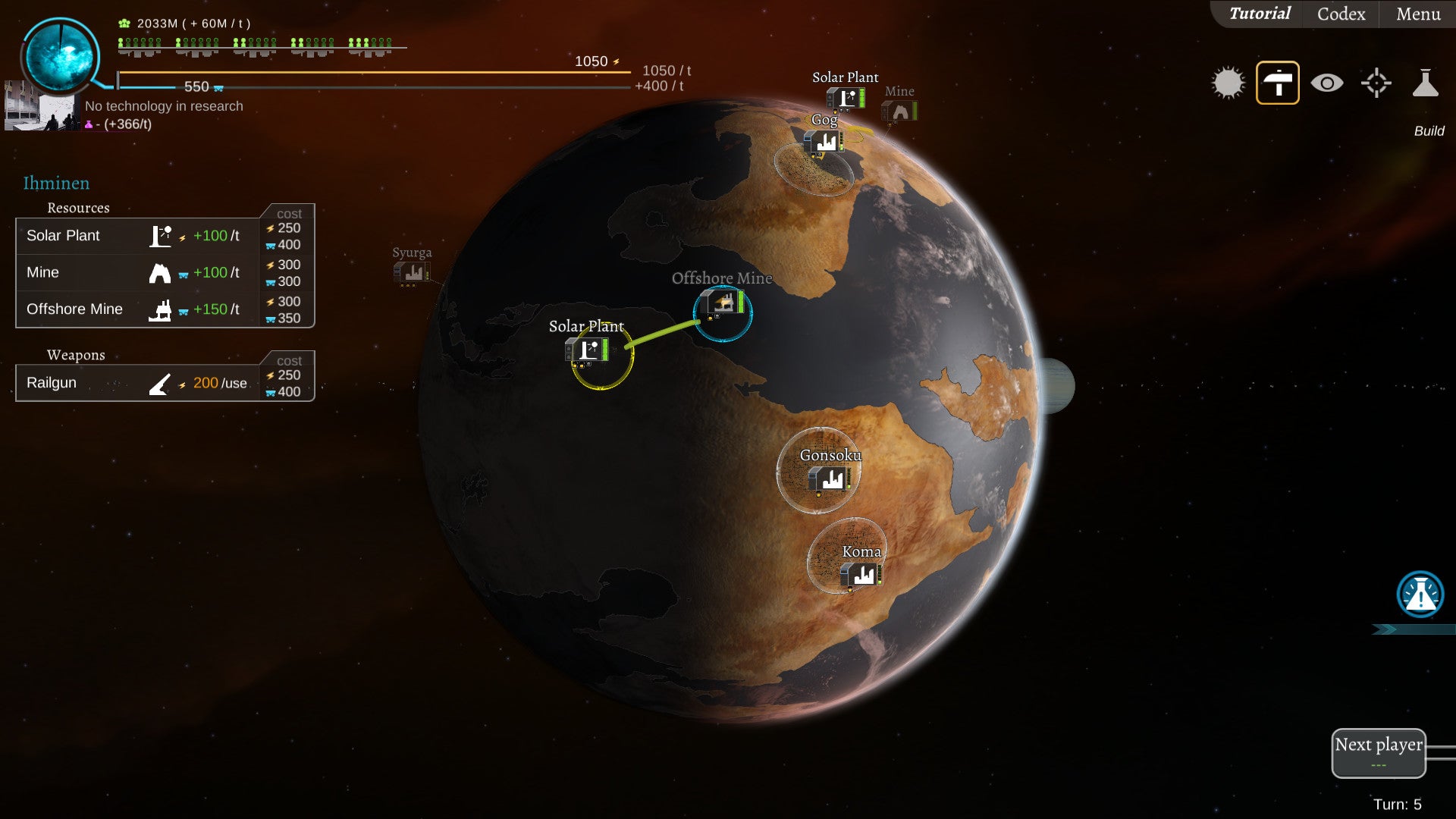Select the Koma city marker

tap(860, 574)
